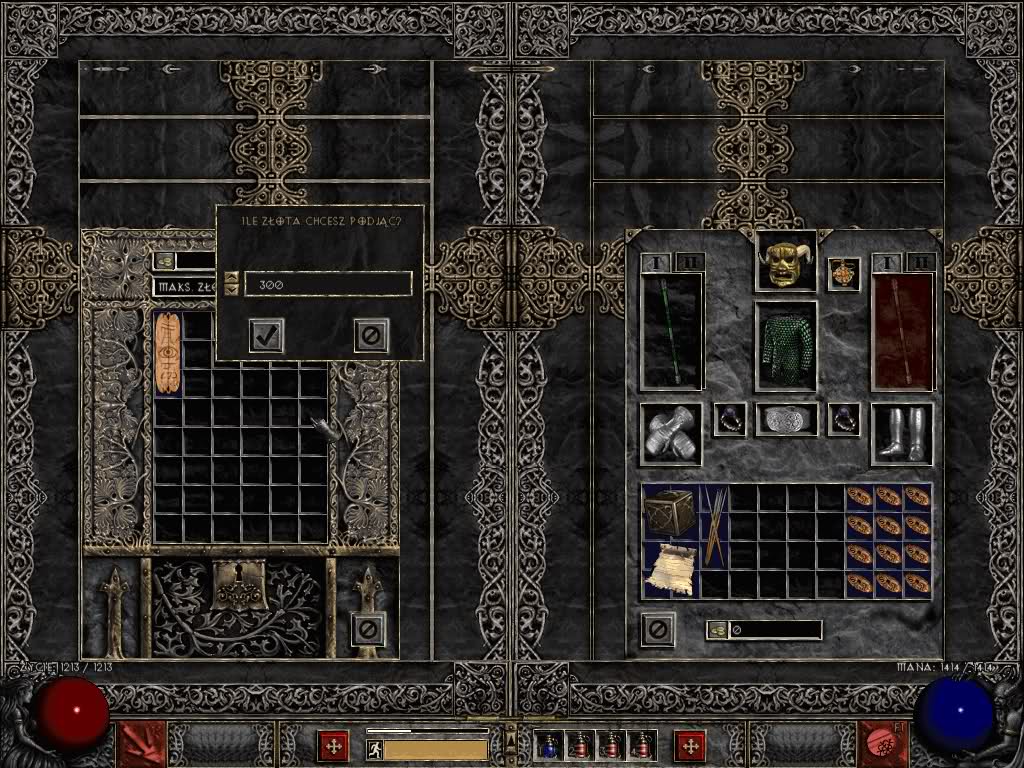Viewport: 1024px width, 768px height.
Task: Select the equipped silver boots
Action: (x=902, y=434)
